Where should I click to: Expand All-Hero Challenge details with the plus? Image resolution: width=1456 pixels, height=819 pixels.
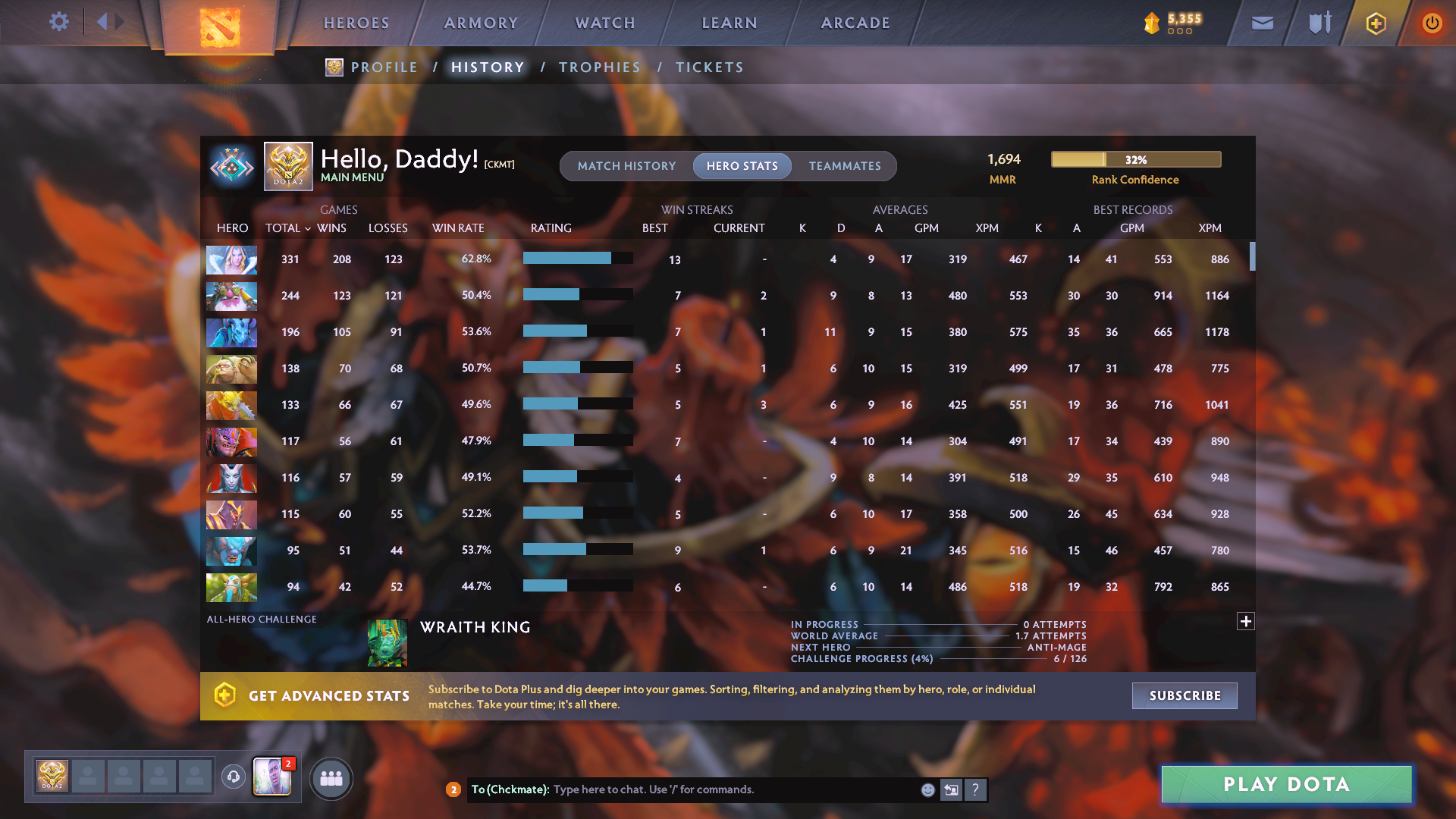pyautogui.click(x=1246, y=621)
